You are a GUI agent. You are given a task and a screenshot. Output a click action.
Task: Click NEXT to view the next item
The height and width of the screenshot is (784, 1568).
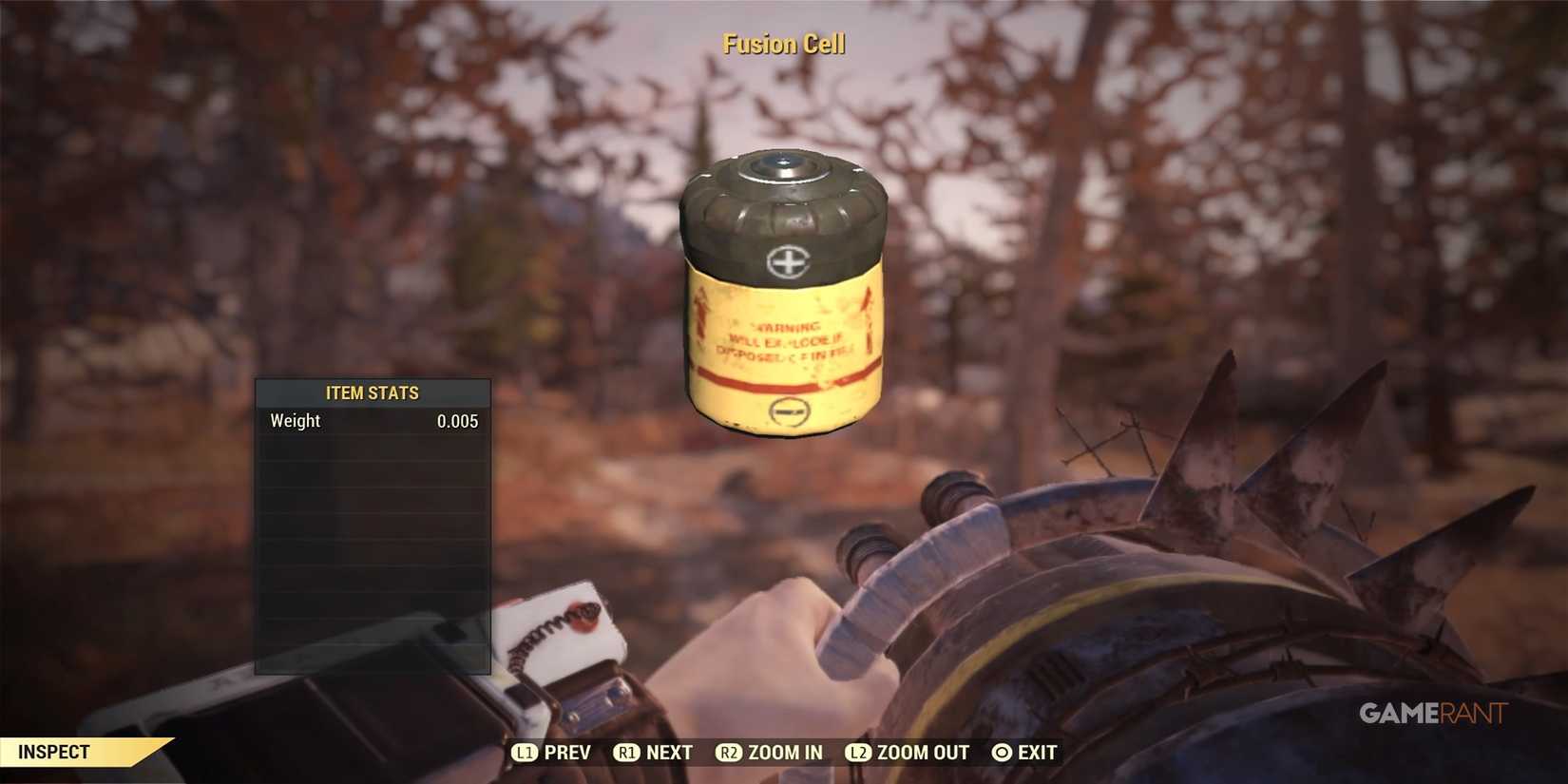(668, 753)
